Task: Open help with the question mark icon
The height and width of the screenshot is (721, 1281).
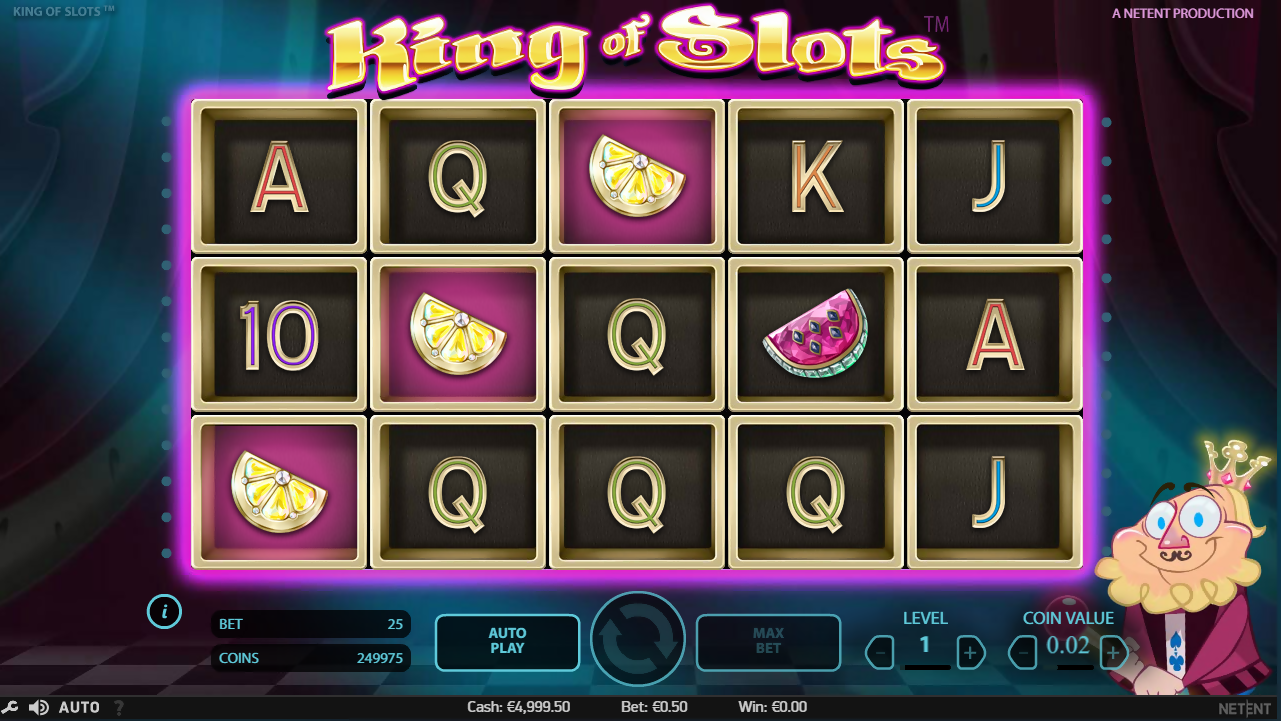Action: (119, 708)
